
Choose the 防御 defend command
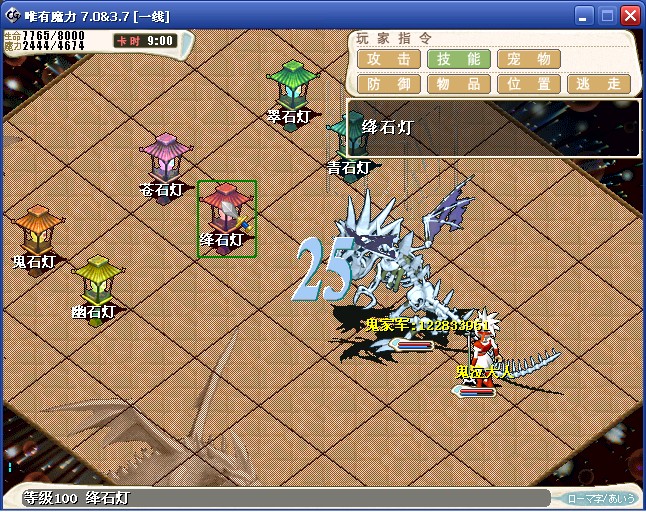387,84
